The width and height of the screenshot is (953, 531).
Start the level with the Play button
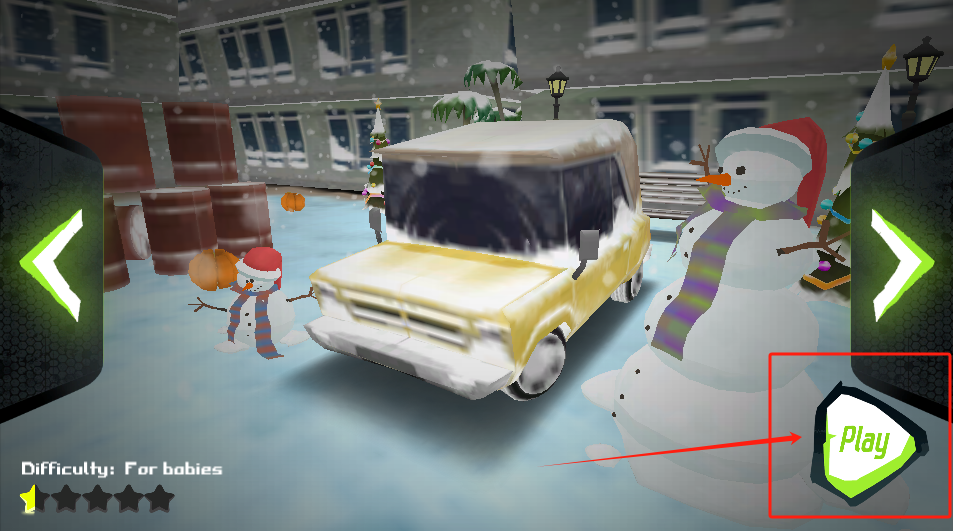pos(865,441)
